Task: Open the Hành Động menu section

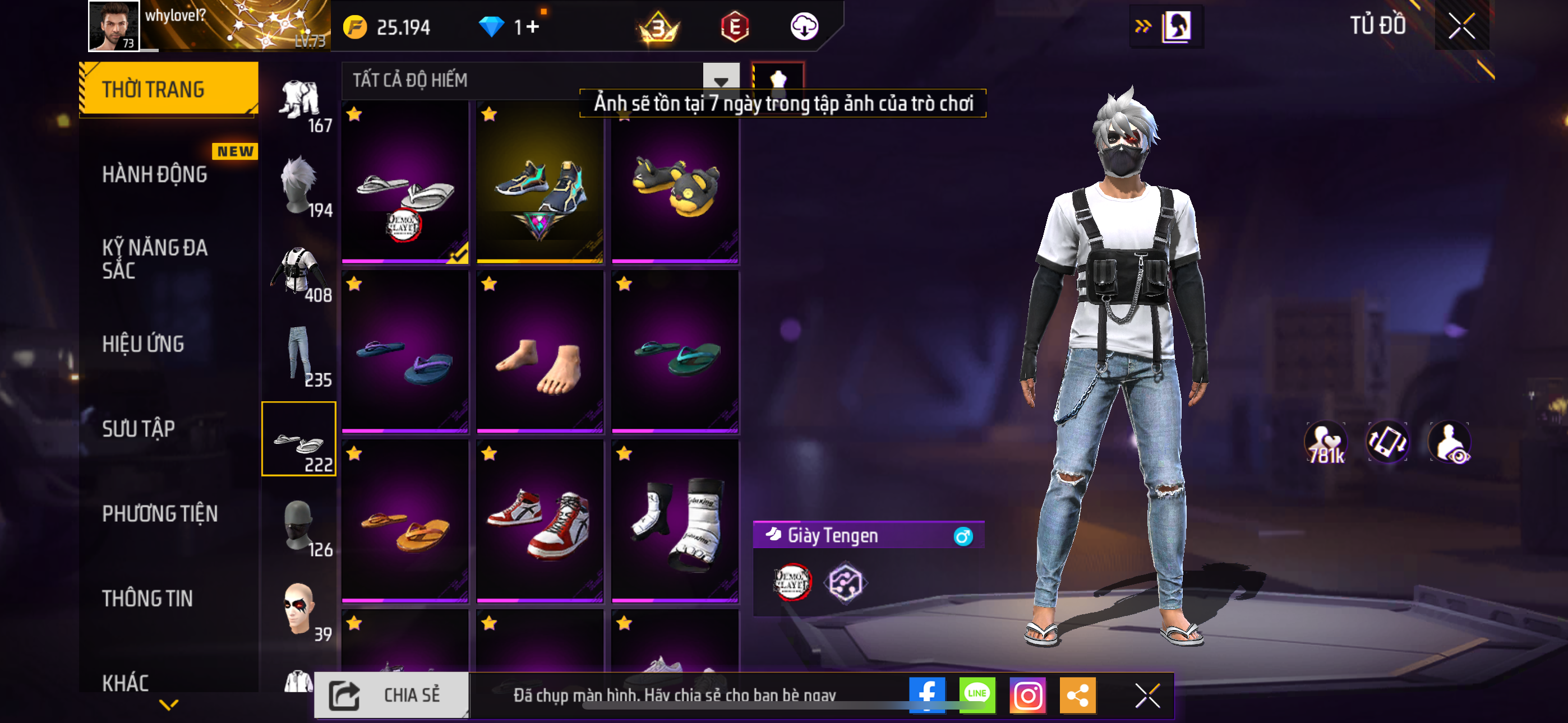Action: 155,175
